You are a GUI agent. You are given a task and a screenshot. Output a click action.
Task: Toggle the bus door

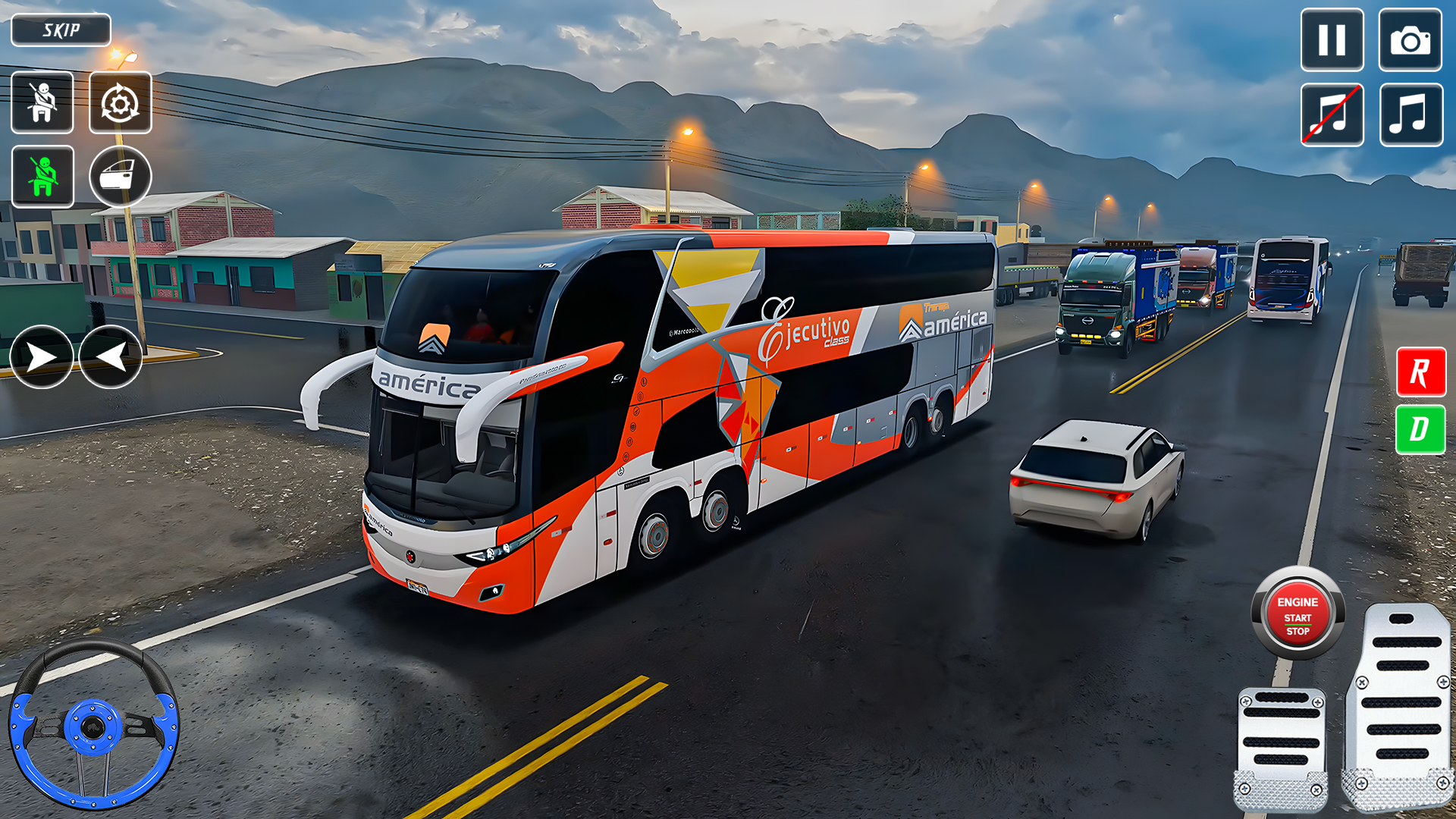120,177
